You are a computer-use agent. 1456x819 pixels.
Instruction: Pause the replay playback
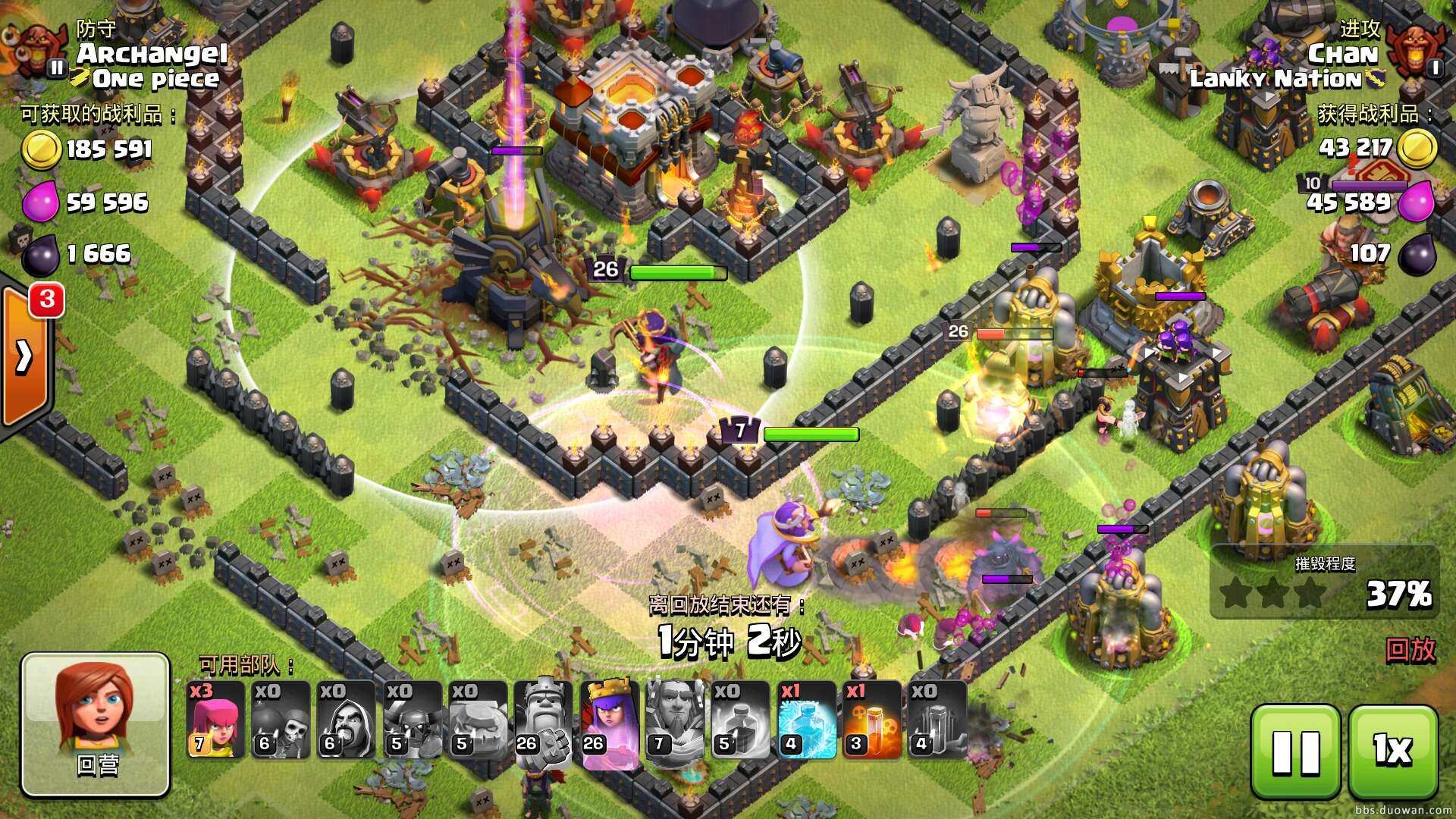pyautogui.click(x=1295, y=751)
